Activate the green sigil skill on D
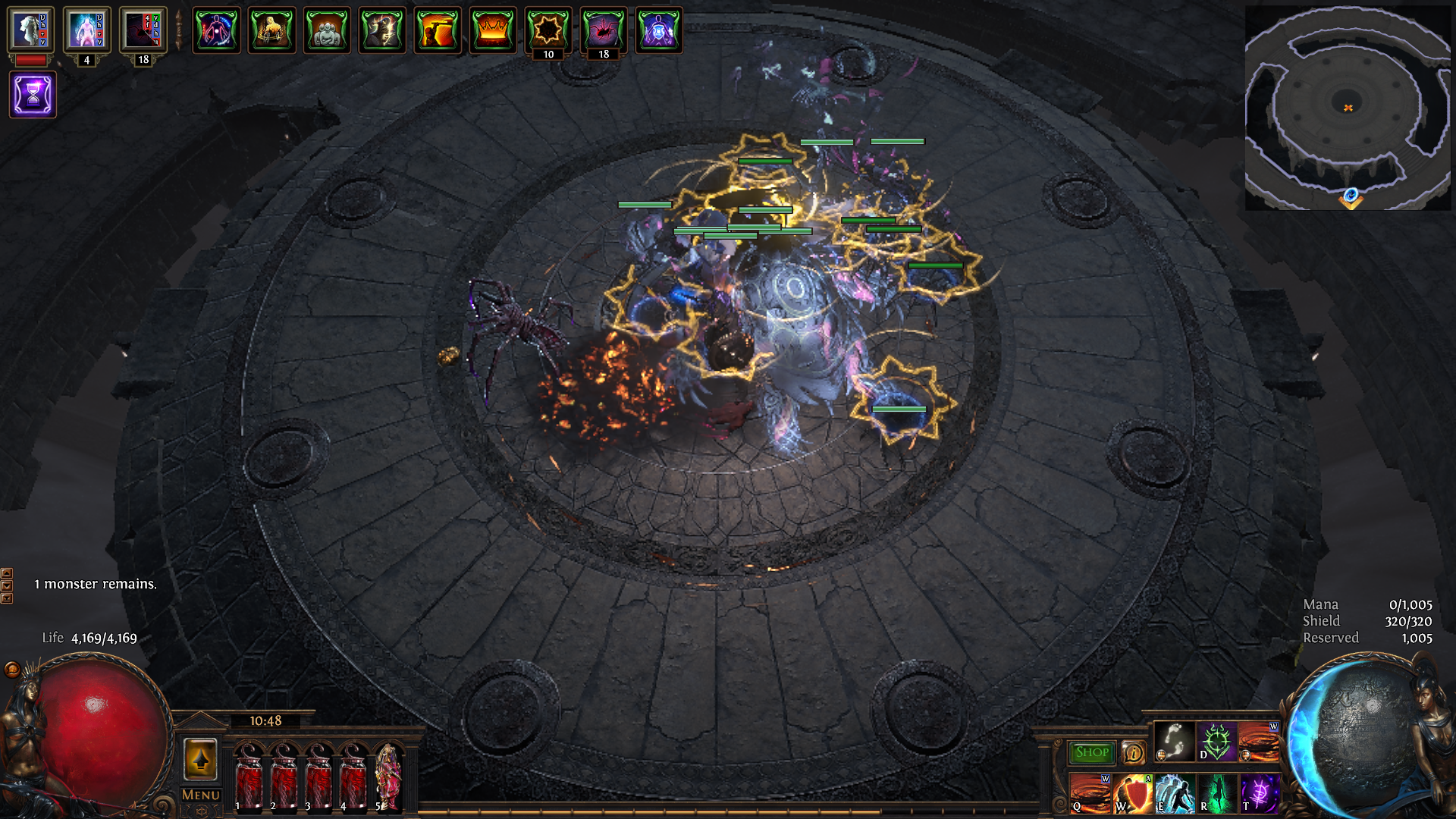 (1216, 741)
